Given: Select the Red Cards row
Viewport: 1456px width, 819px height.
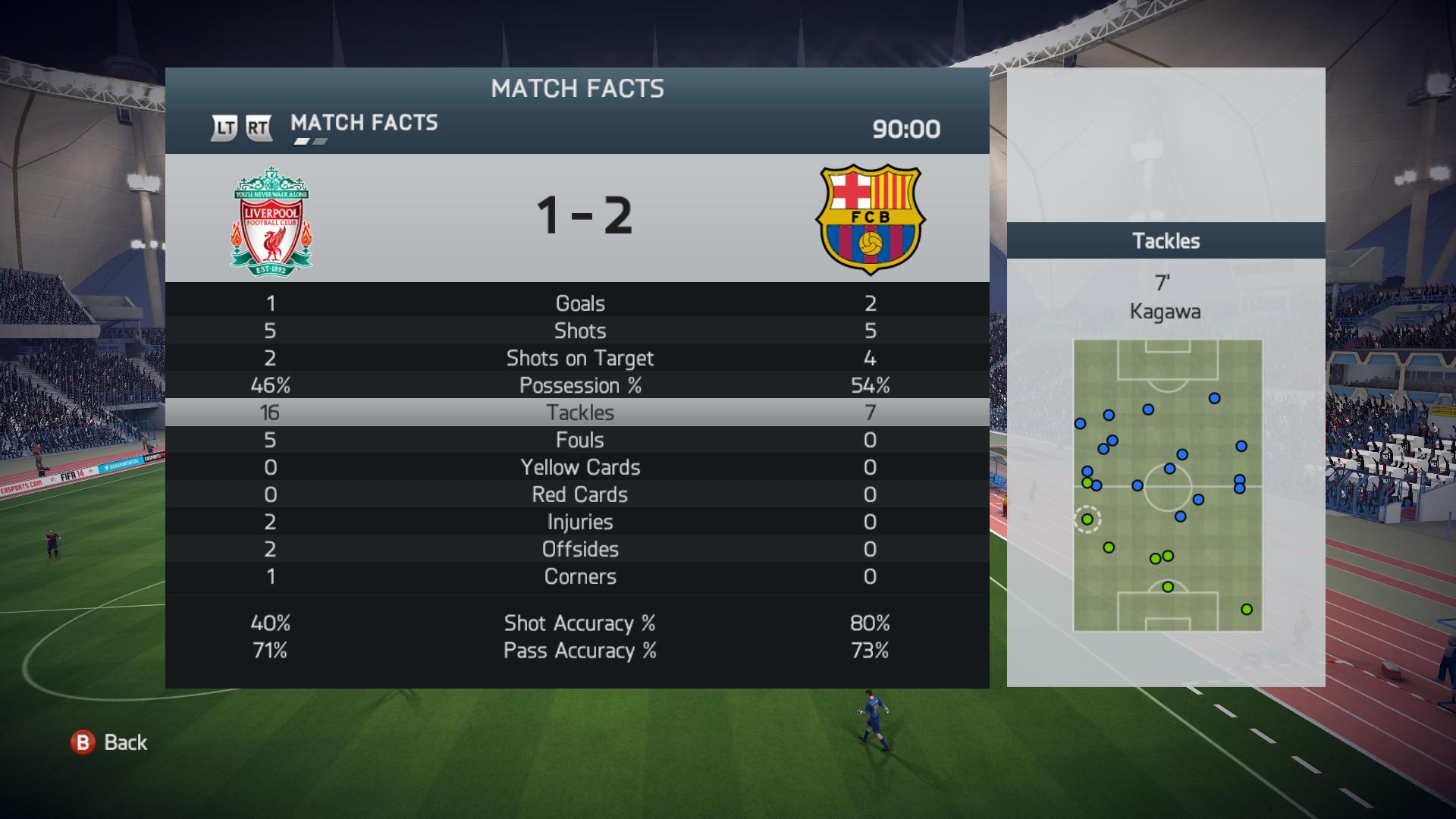Looking at the screenshot, I should tap(579, 494).
